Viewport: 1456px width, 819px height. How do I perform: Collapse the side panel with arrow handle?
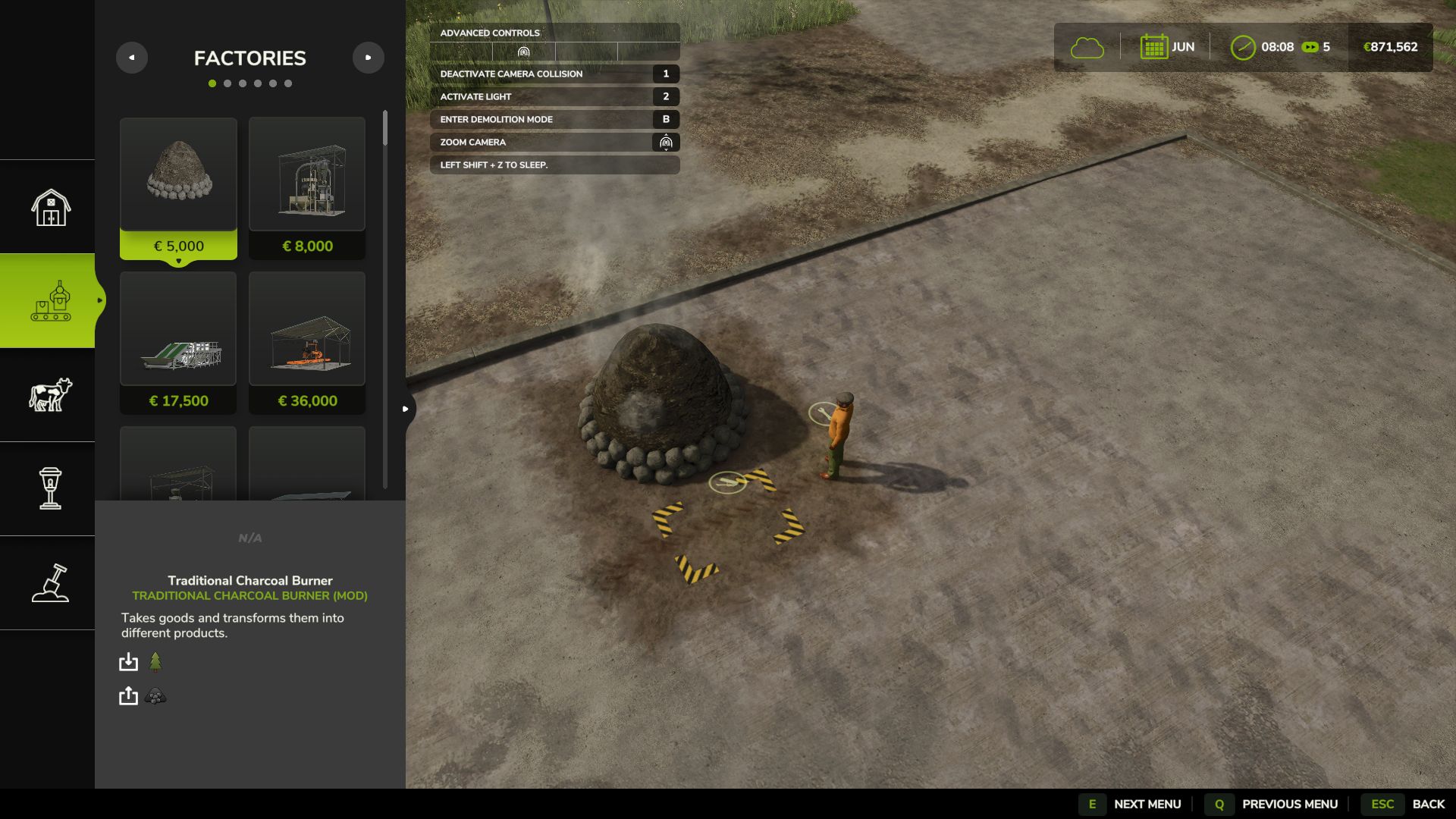406,409
